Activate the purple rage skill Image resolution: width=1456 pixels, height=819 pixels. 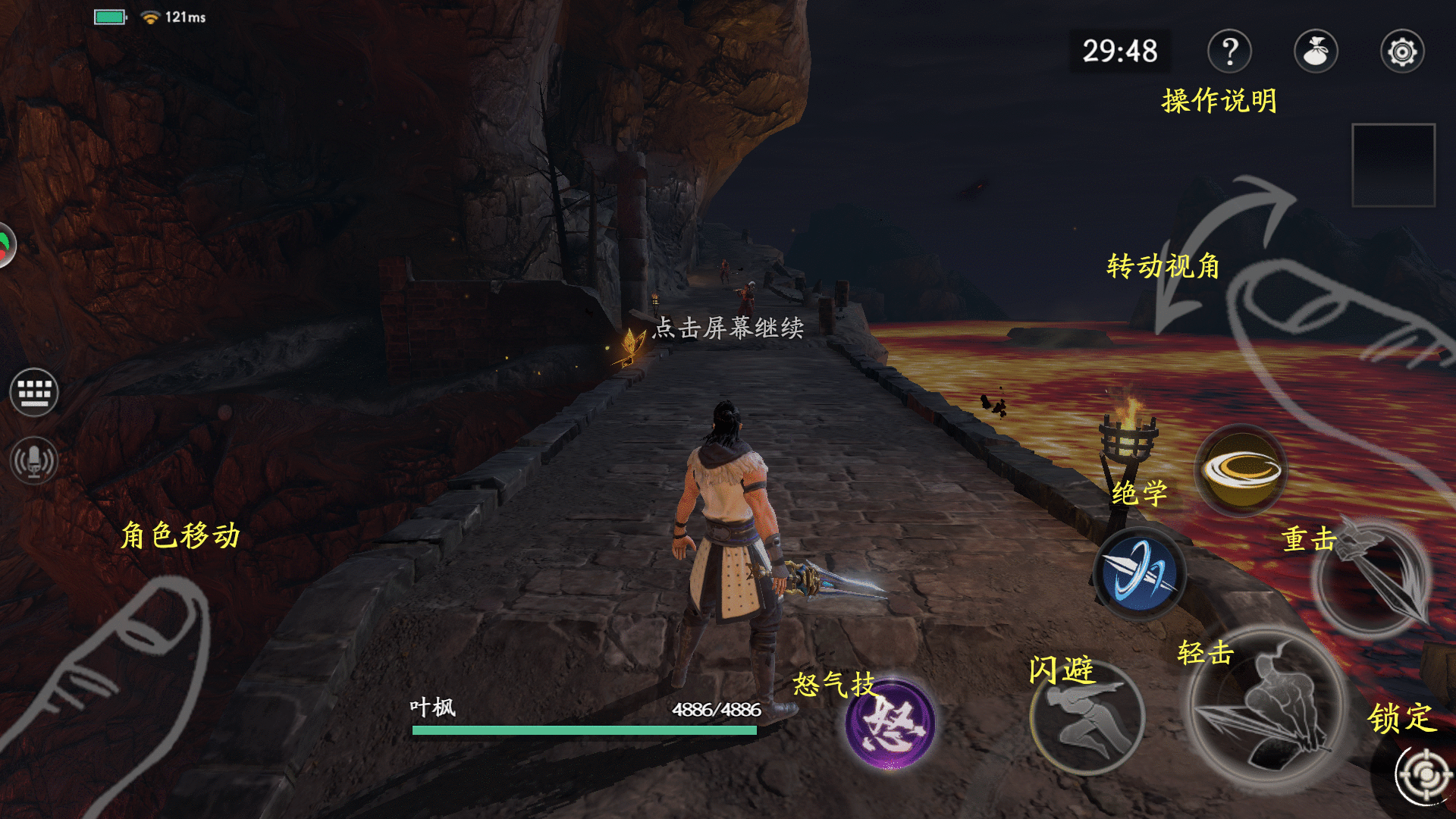click(890, 723)
